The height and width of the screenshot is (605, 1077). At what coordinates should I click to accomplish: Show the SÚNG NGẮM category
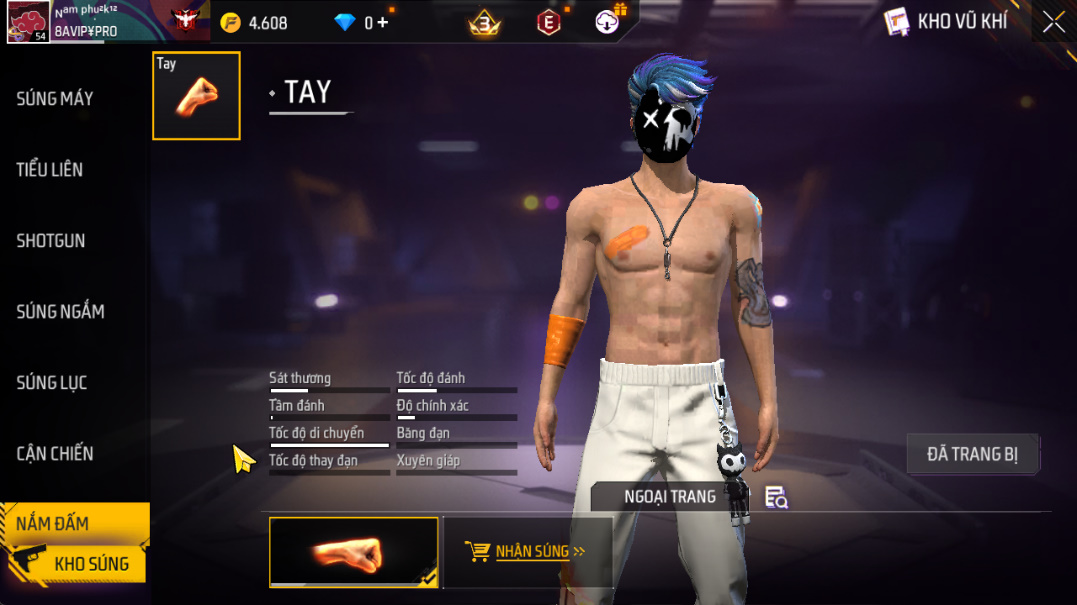point(60,312)
